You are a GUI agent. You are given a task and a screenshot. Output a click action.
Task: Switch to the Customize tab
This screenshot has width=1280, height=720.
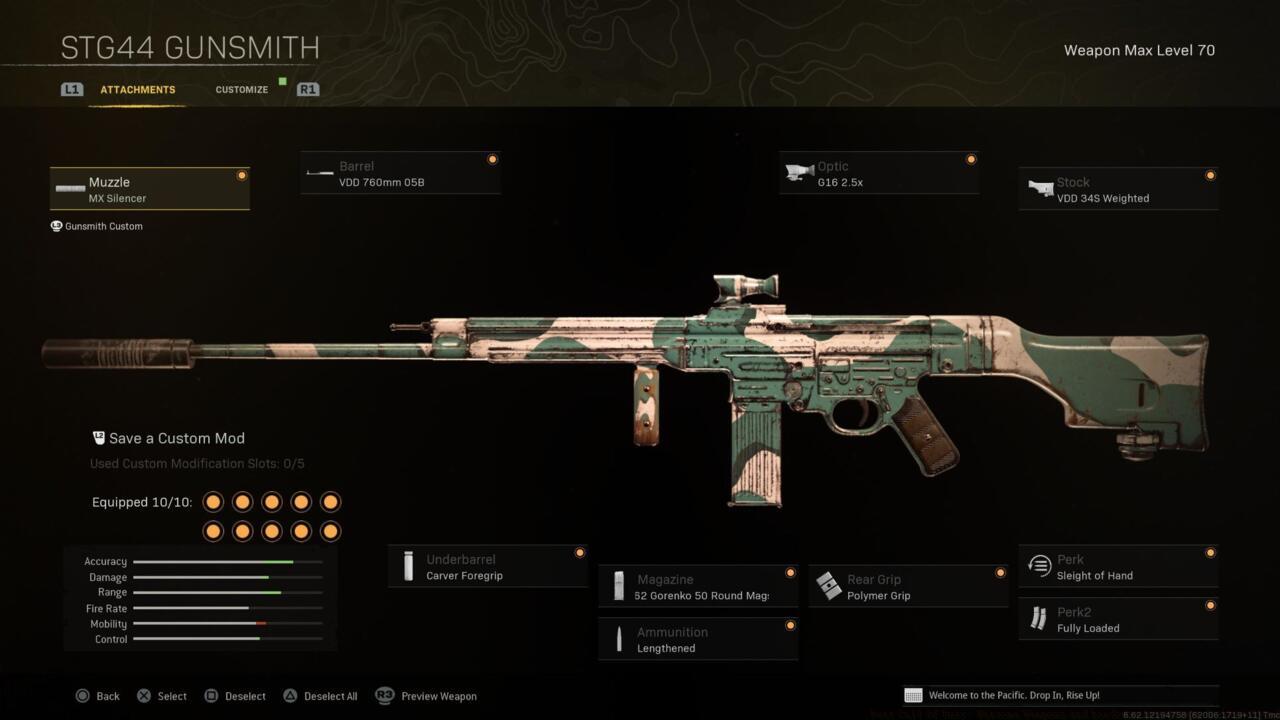(x=241, y=89)
